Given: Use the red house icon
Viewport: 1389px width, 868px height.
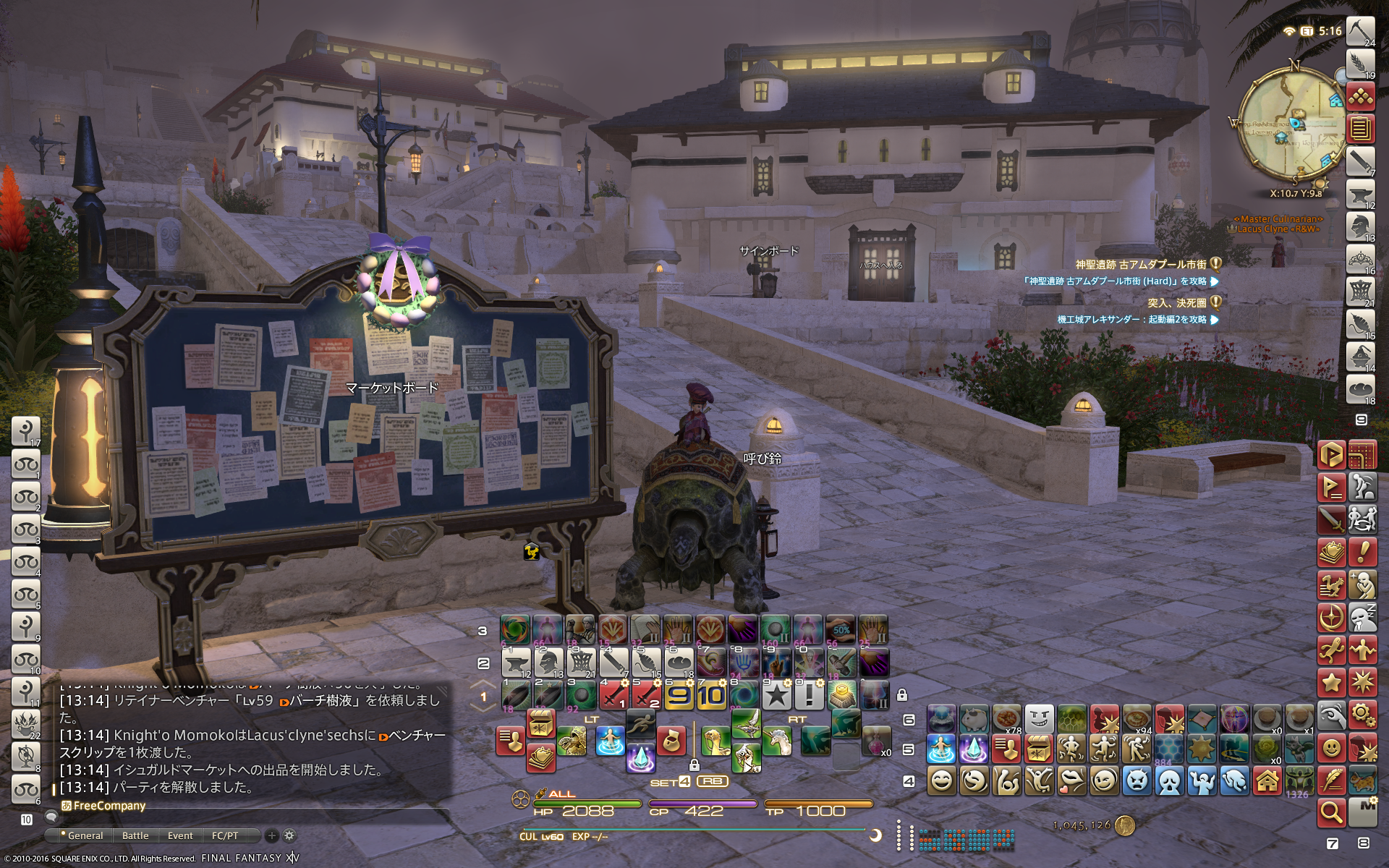Looking at the screenshot, I should coord(1267,781).
